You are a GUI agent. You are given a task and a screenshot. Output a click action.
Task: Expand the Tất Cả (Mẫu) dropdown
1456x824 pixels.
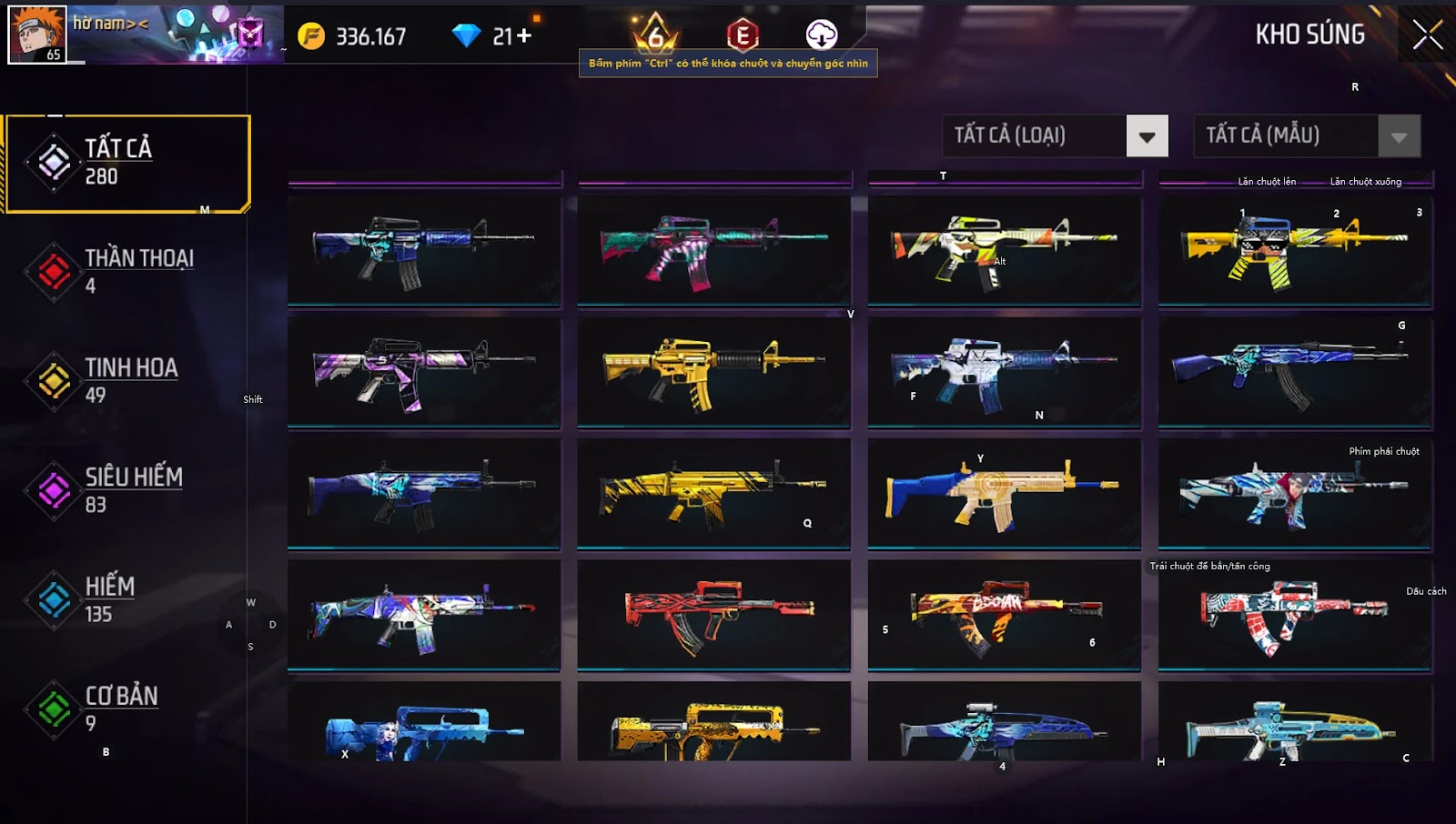click(1399, 136)
